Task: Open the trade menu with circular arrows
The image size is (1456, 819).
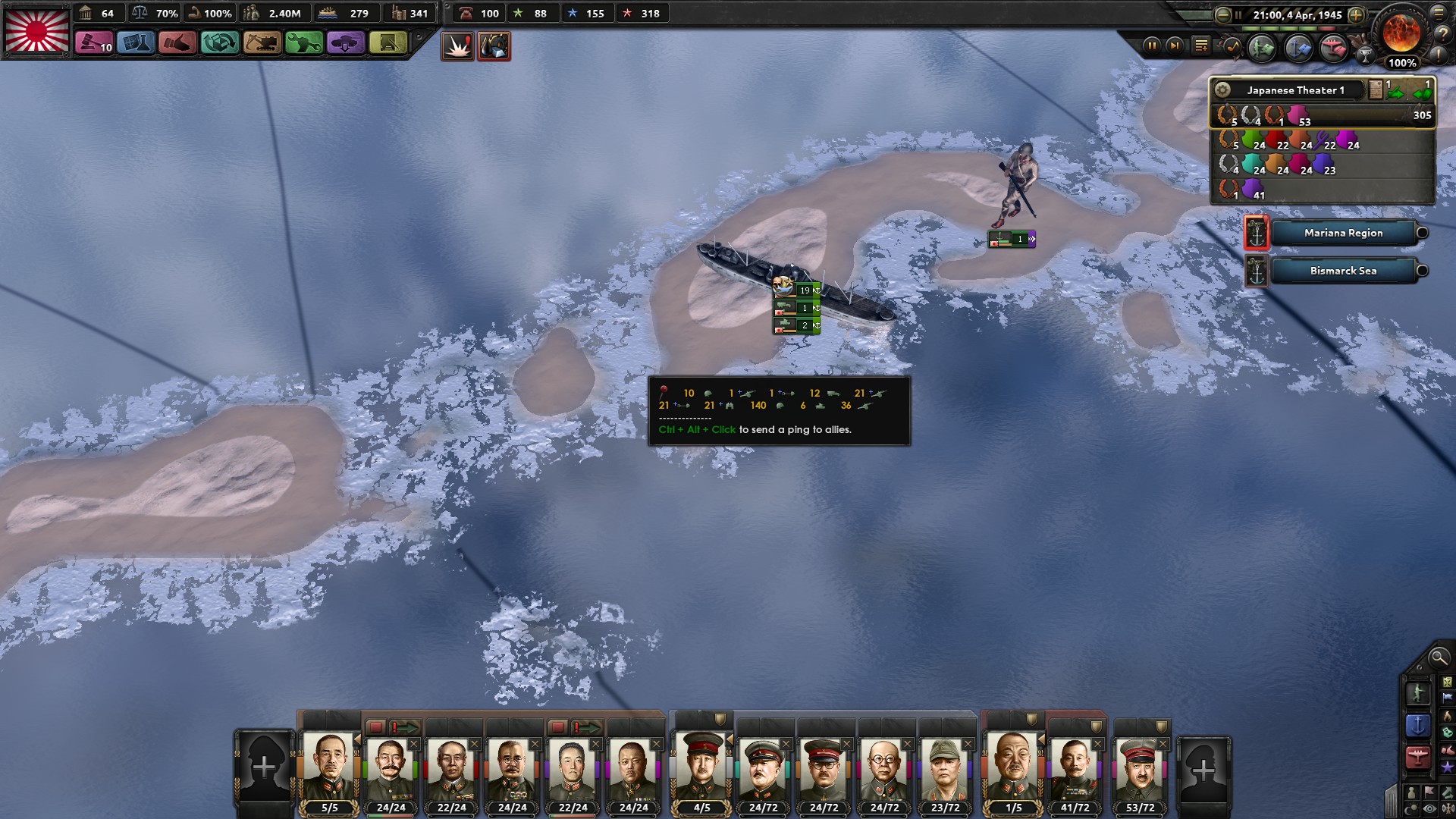Action: [x=220, y=43]
